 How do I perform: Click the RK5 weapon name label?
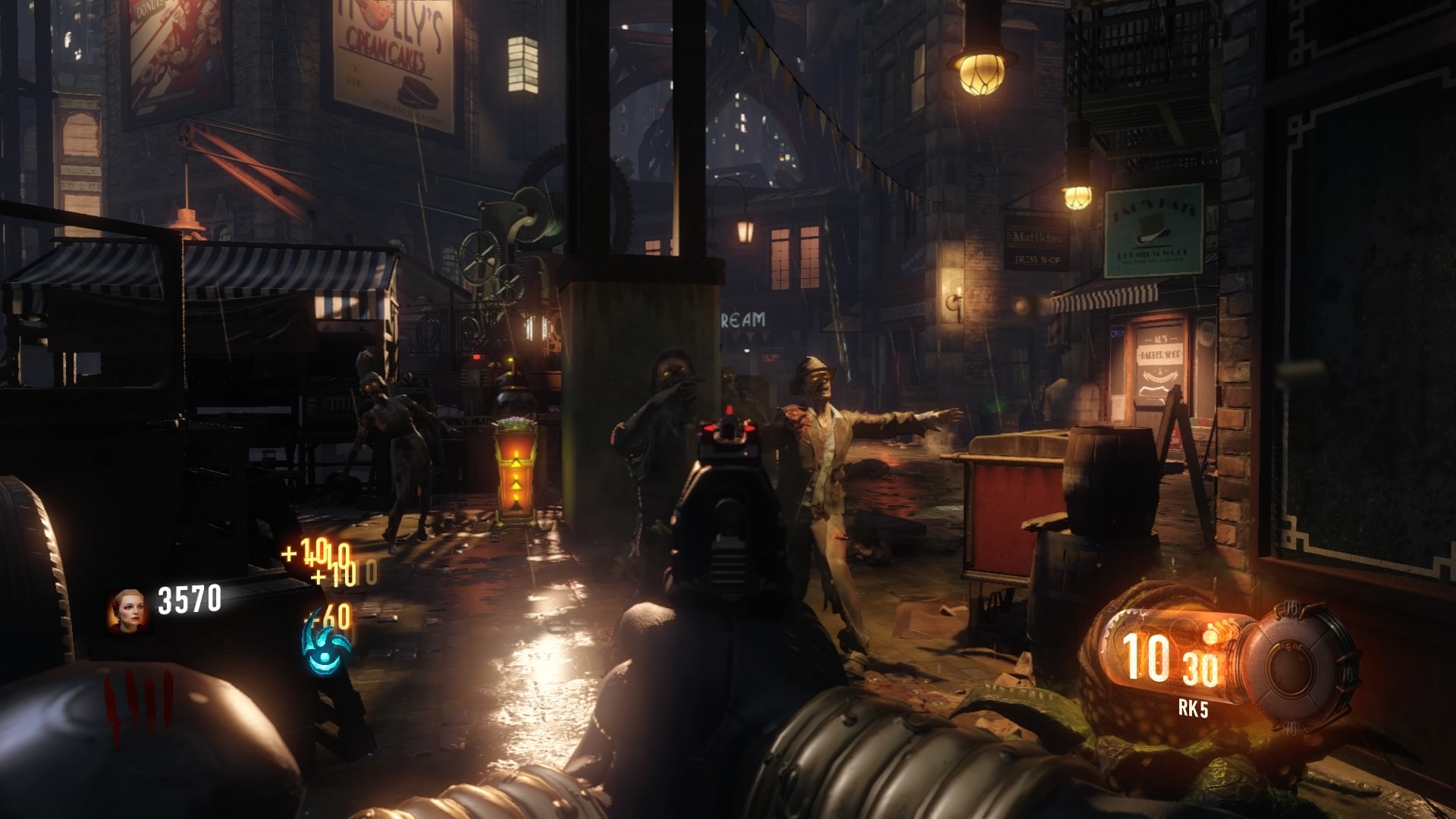tap(1193, 709)
